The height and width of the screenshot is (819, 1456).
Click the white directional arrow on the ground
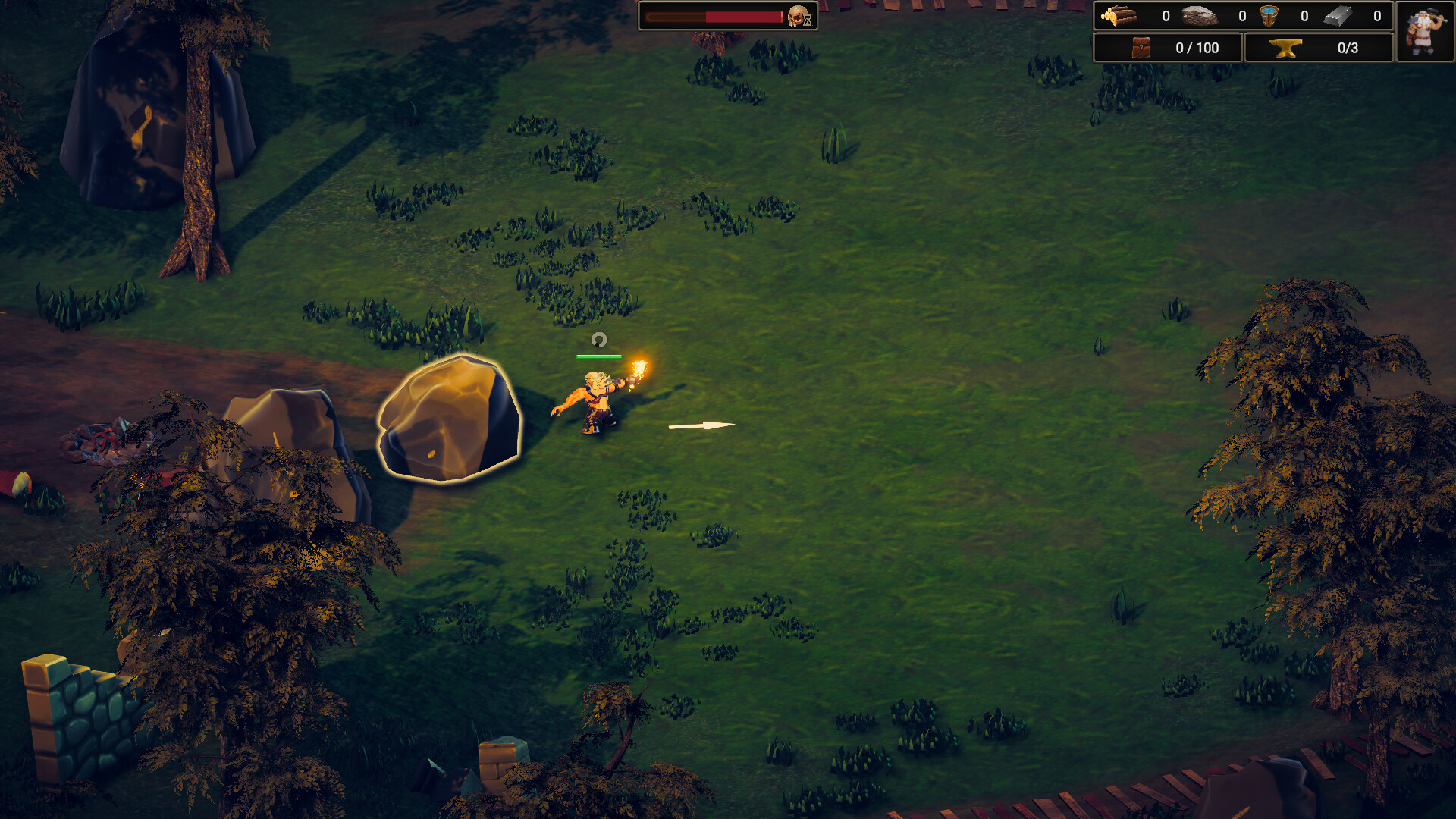(x=701, y=425)
